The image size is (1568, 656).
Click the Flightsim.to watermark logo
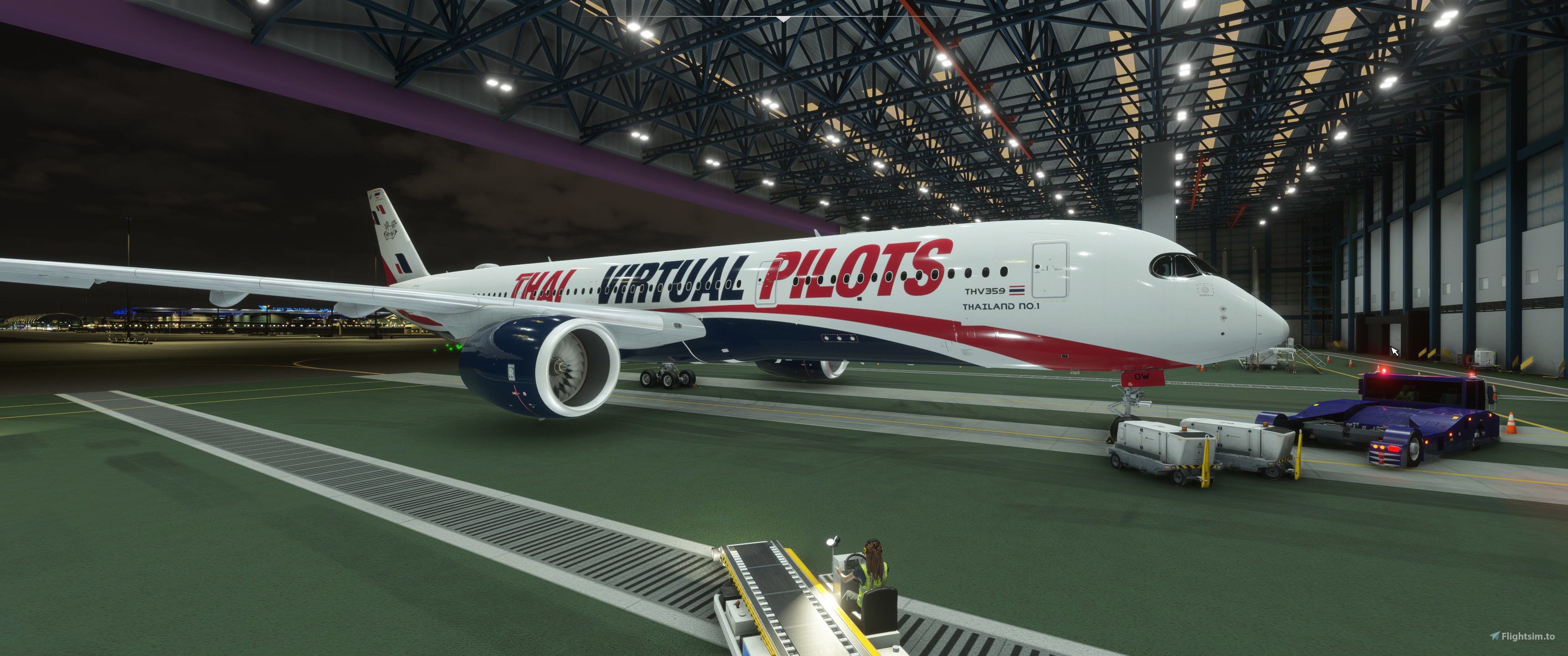tap(1521, 636)
